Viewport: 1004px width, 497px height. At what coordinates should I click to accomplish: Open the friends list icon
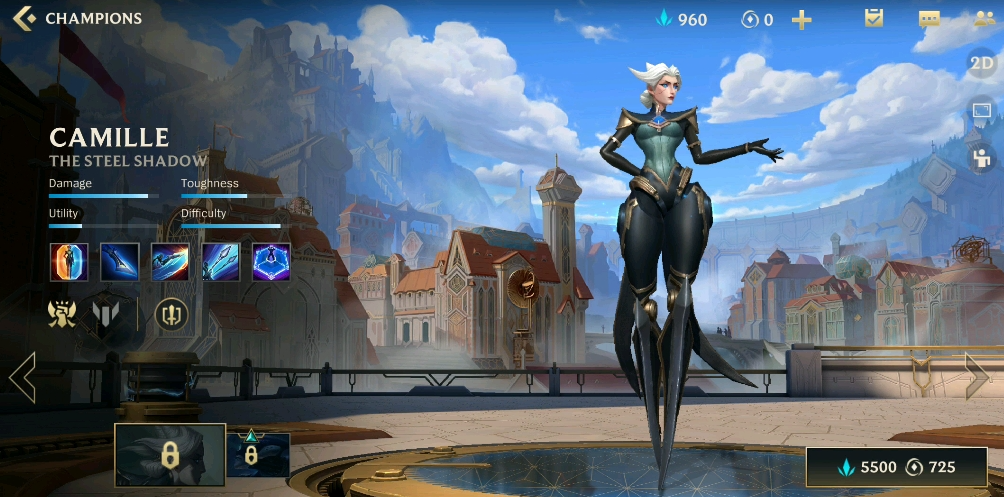pyautogui.click(x=983, y=19)
